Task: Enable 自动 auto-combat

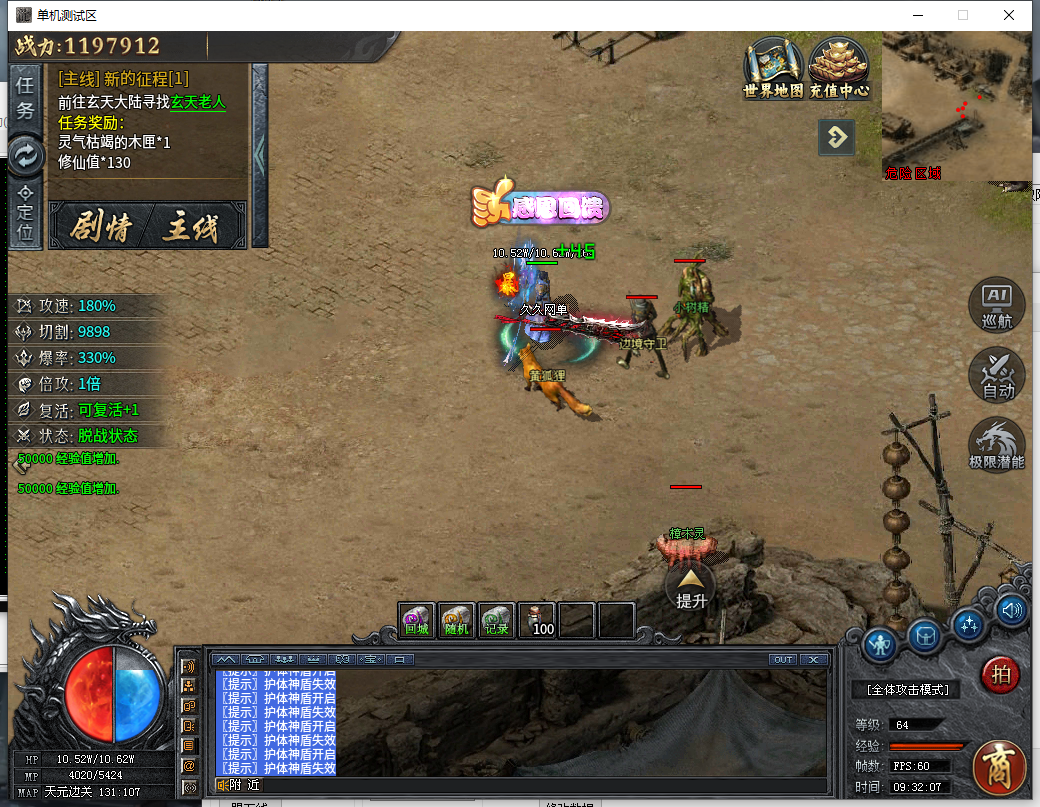Action: click(x=997, y=375)
